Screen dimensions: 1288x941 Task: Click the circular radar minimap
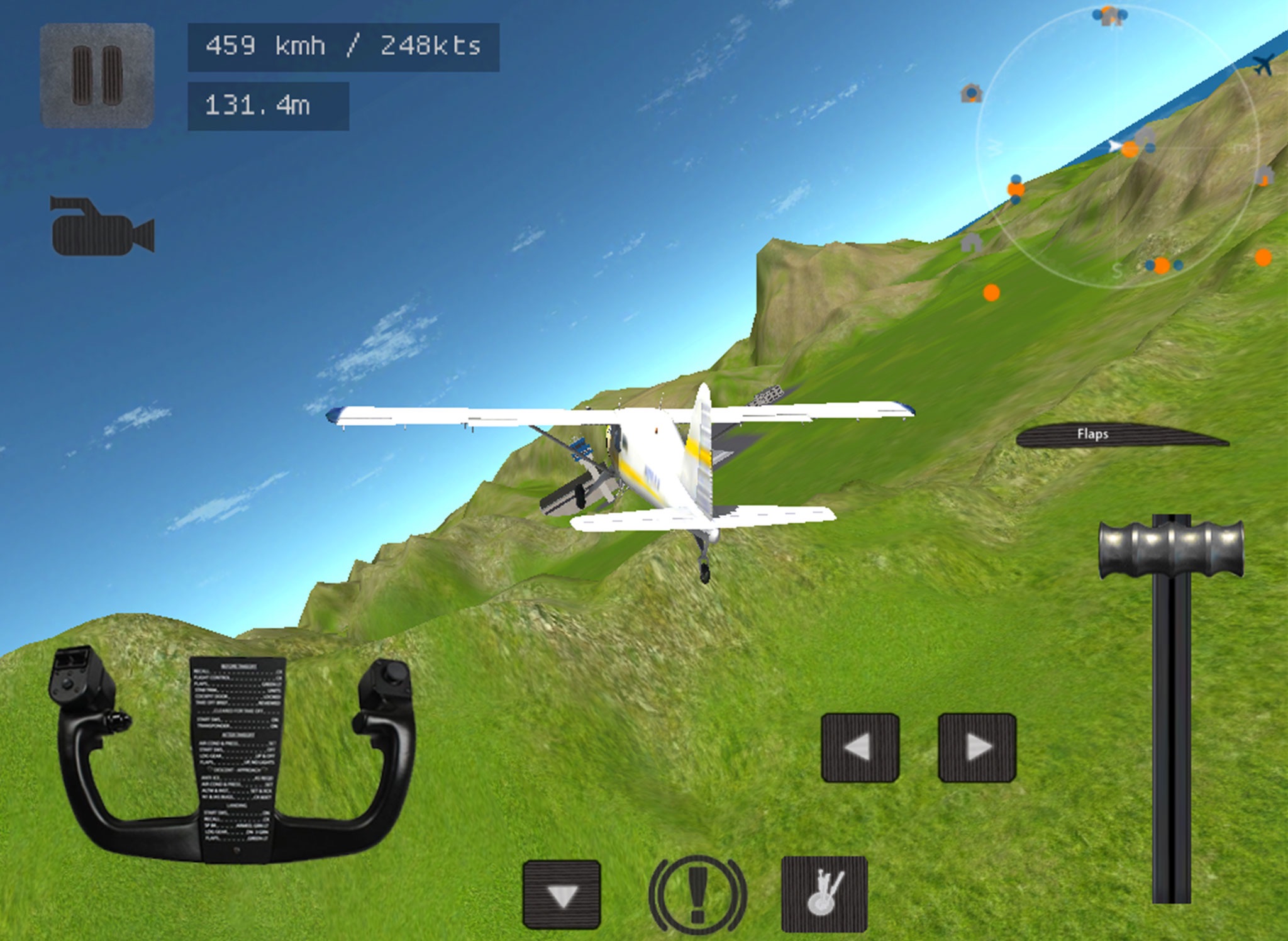point(1118,148)
